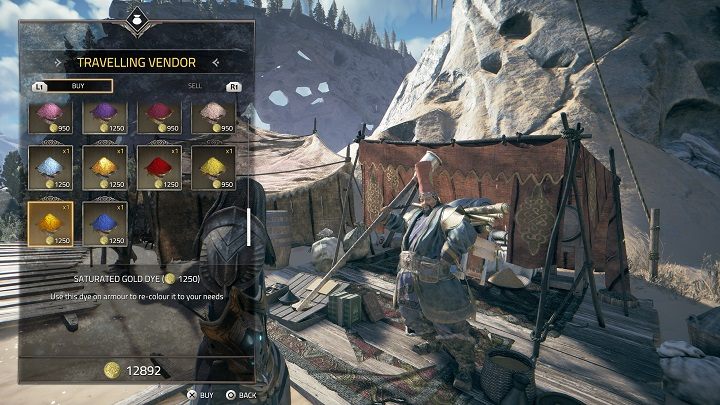The image size is (720, 405).
Task: Select the highlighted Saturated Gold Dye slot
Action: (50, 222)
